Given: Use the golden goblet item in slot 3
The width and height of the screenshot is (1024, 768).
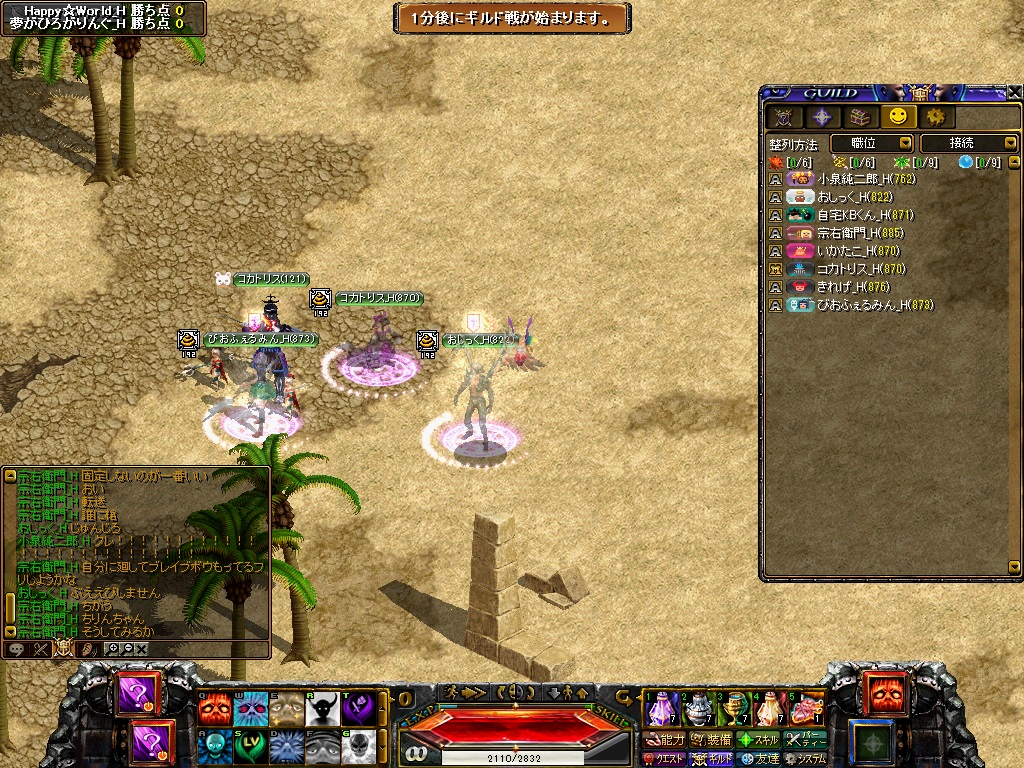Looking at the screenshot, I should coord(735,709).
